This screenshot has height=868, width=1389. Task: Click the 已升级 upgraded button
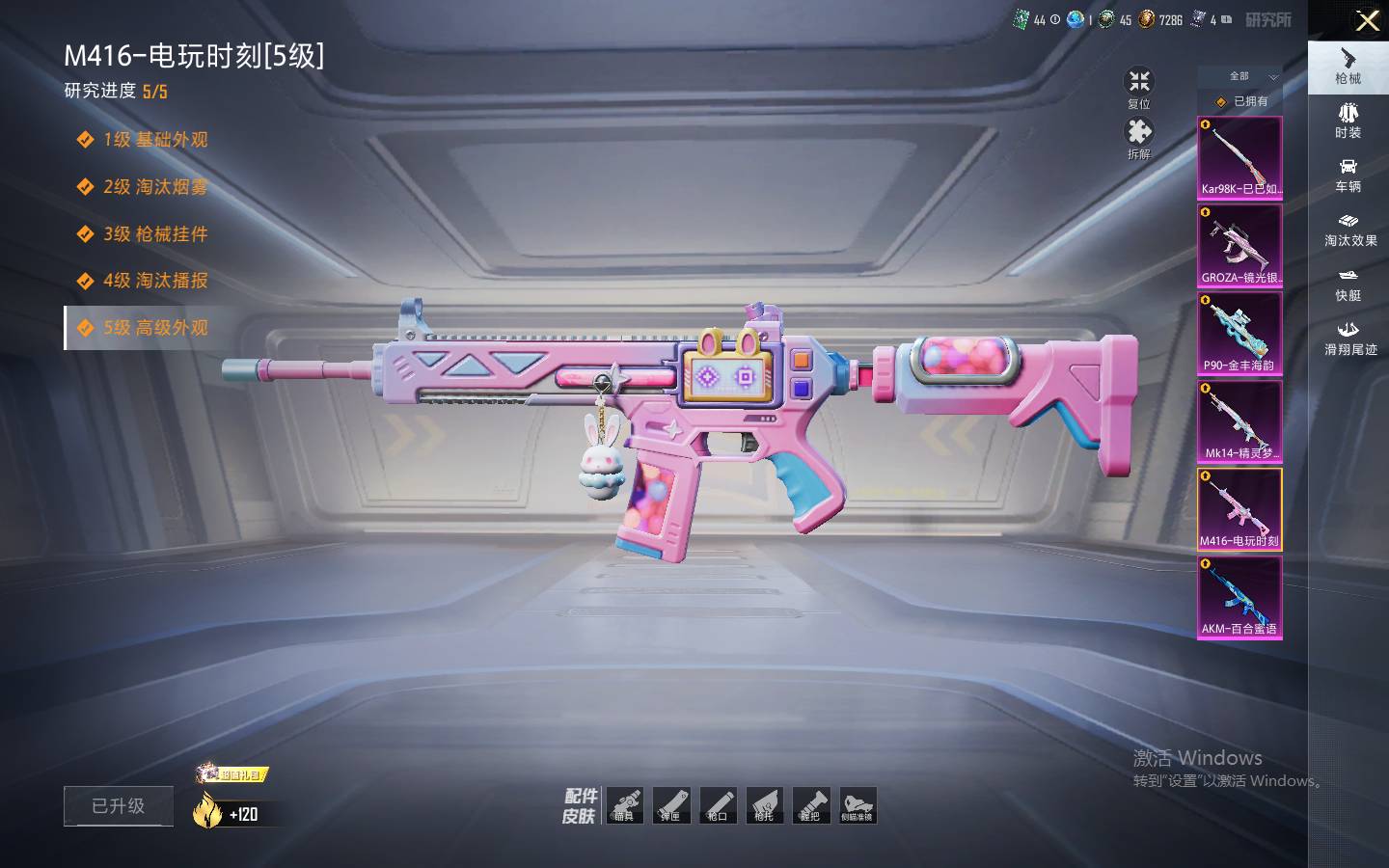coord(119,806)
